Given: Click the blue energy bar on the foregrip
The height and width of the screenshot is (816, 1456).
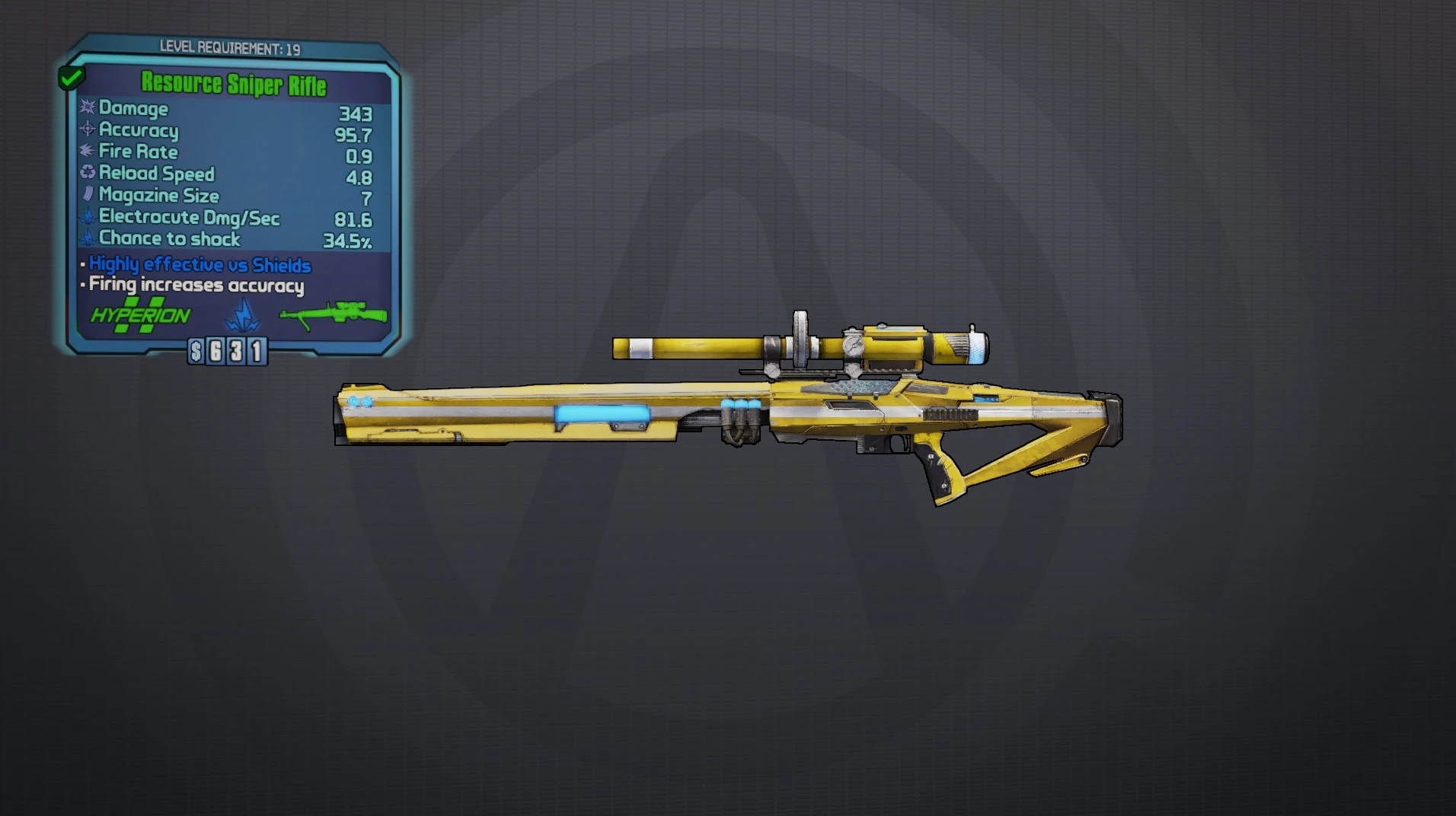Looking at the screenshot, I should [602, 415].
